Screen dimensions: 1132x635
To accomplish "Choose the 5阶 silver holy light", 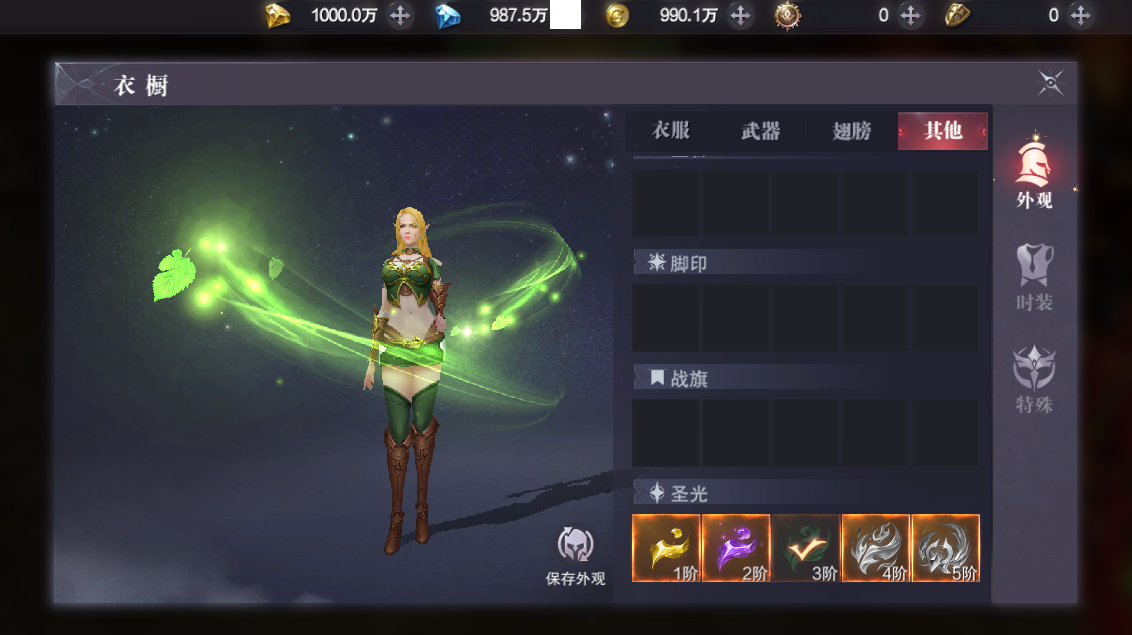I will coord(946,548).
